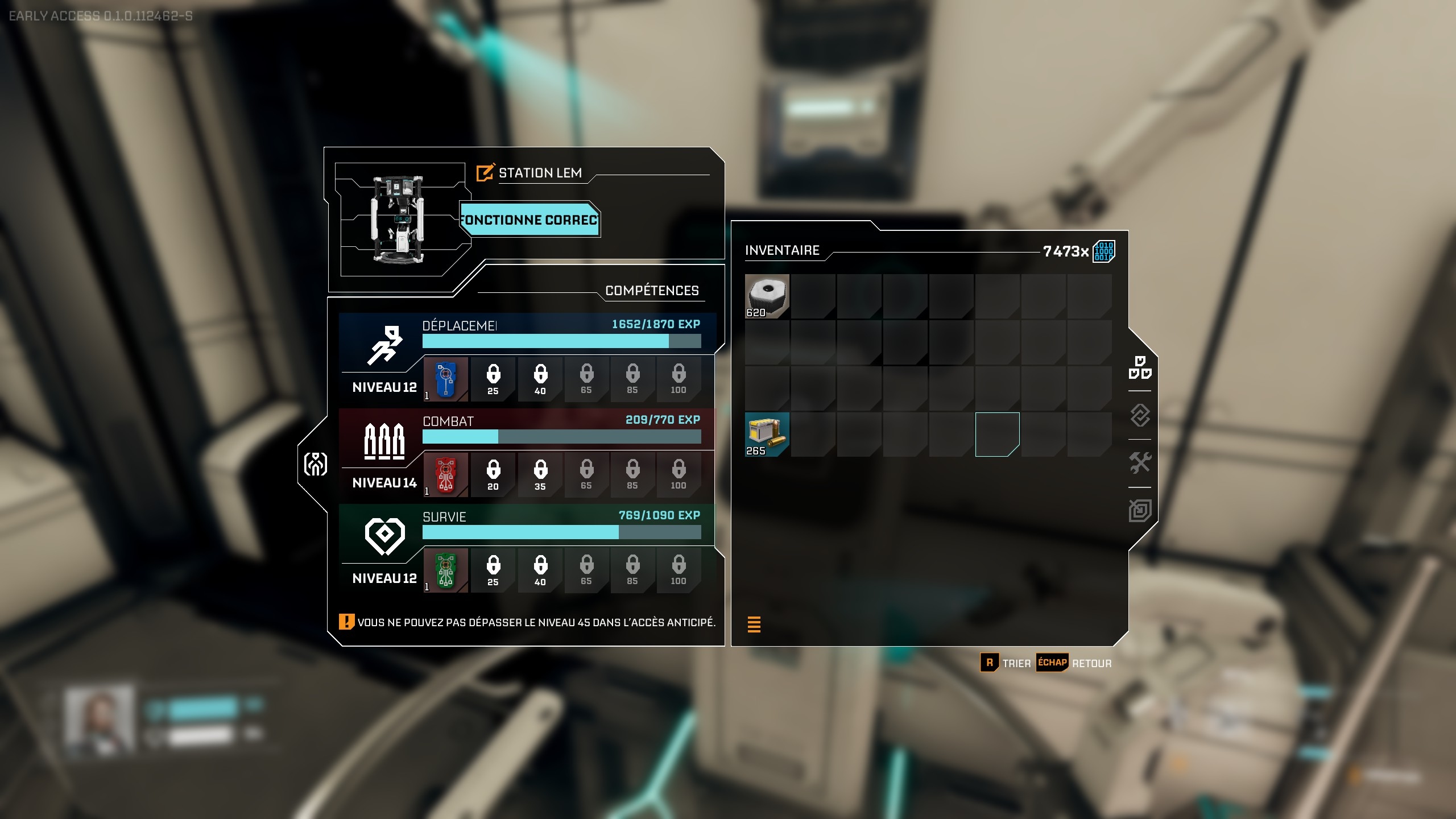Switch to the chain-link side tab
Screen dimensions: 1456x819
click(1140, 415)
